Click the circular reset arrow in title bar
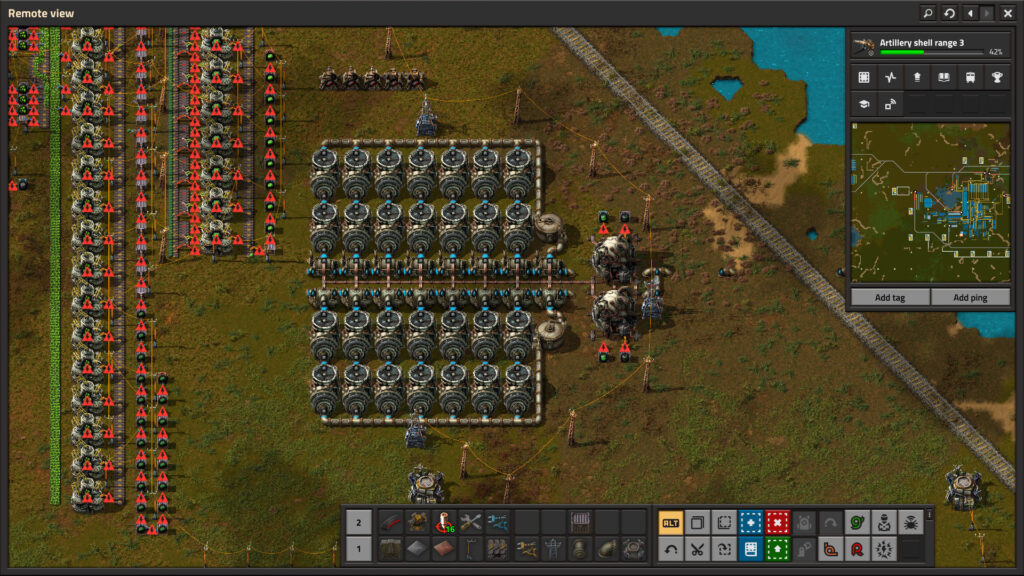Screen dimensions: 1024x576 (949, 13)
